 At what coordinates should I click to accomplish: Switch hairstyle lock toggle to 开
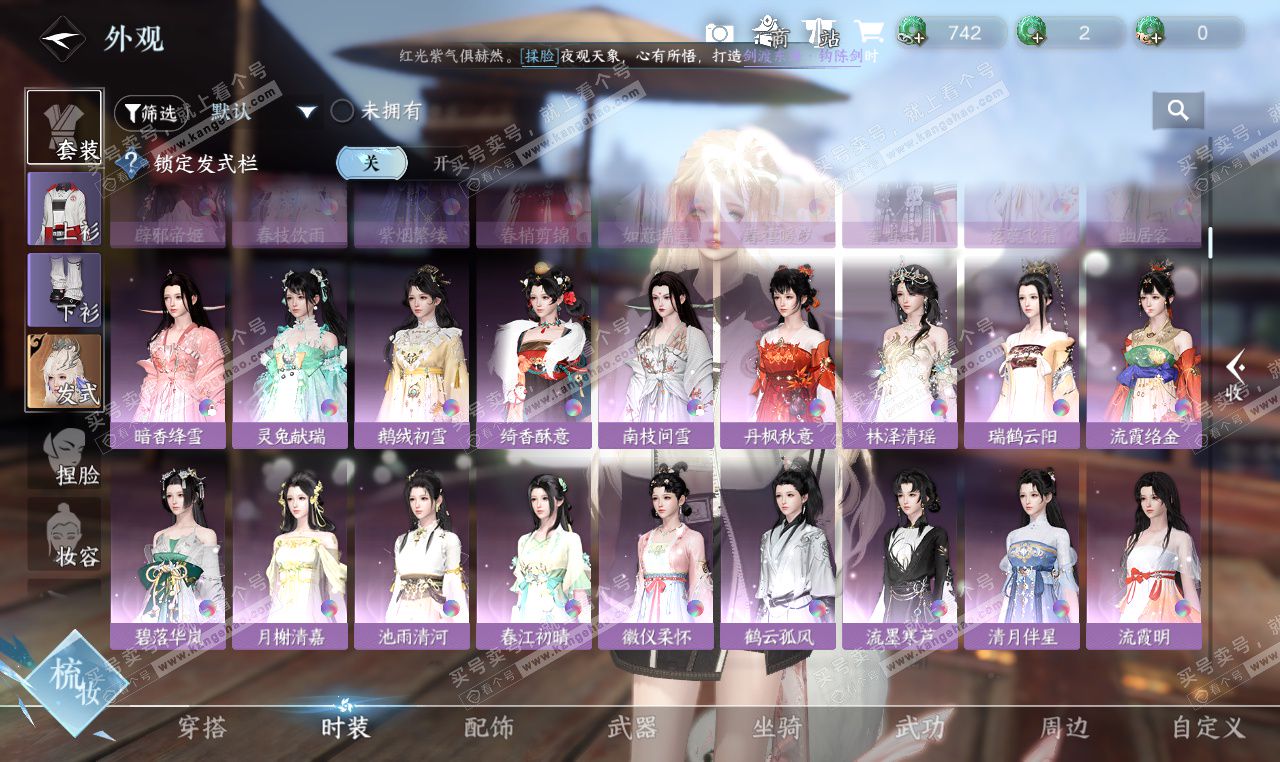tap(440, 163)
